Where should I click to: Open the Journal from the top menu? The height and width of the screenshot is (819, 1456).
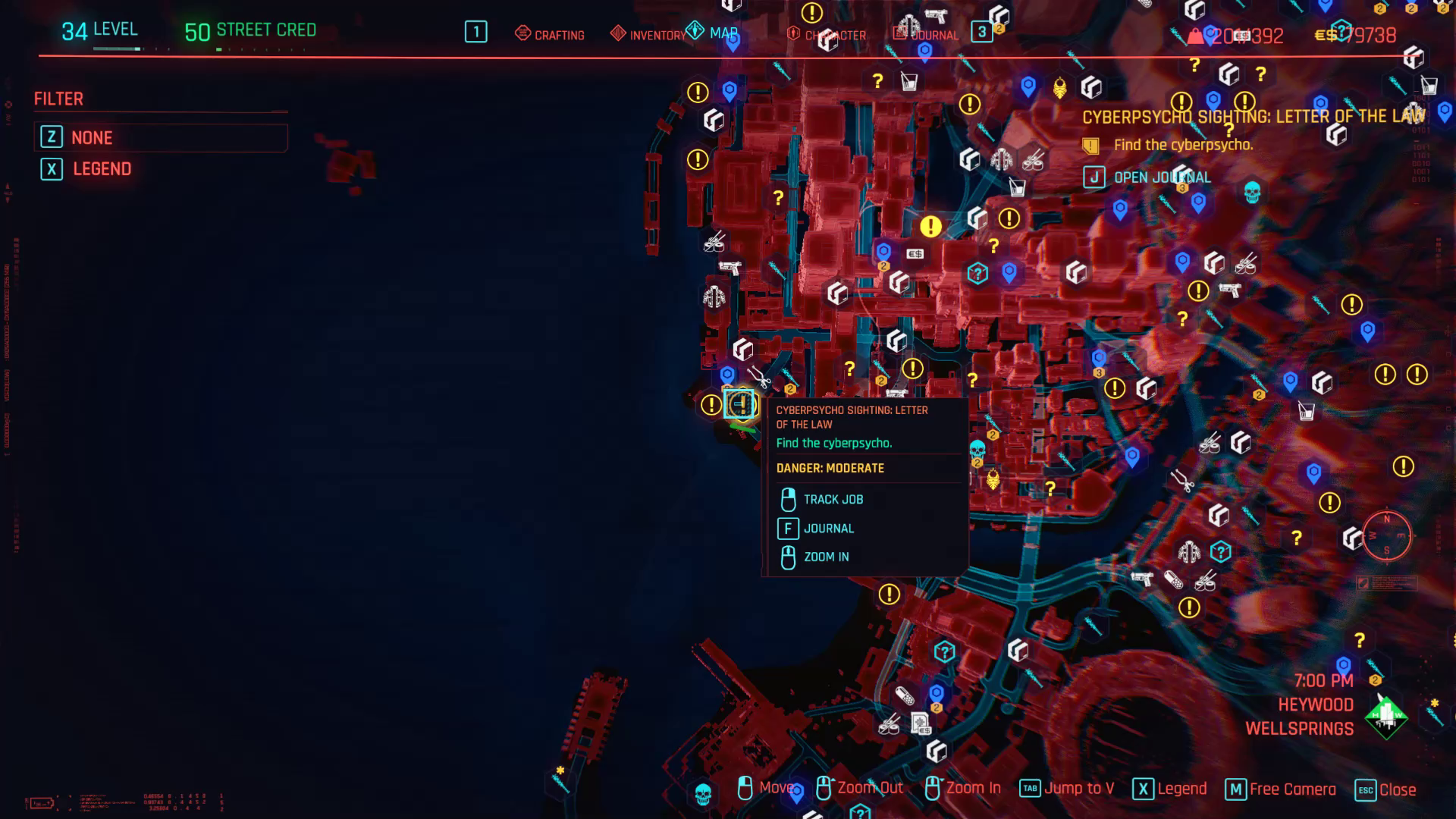pos(933,34)
